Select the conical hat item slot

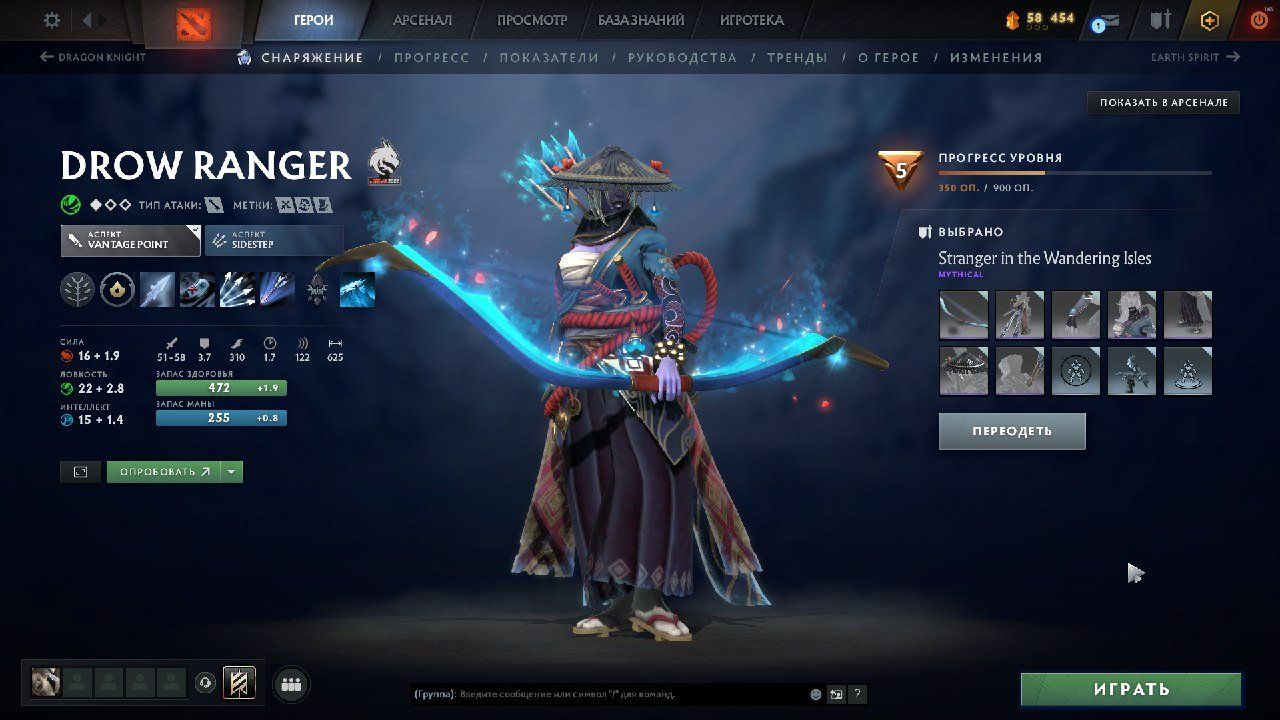[x=964, y=371]
